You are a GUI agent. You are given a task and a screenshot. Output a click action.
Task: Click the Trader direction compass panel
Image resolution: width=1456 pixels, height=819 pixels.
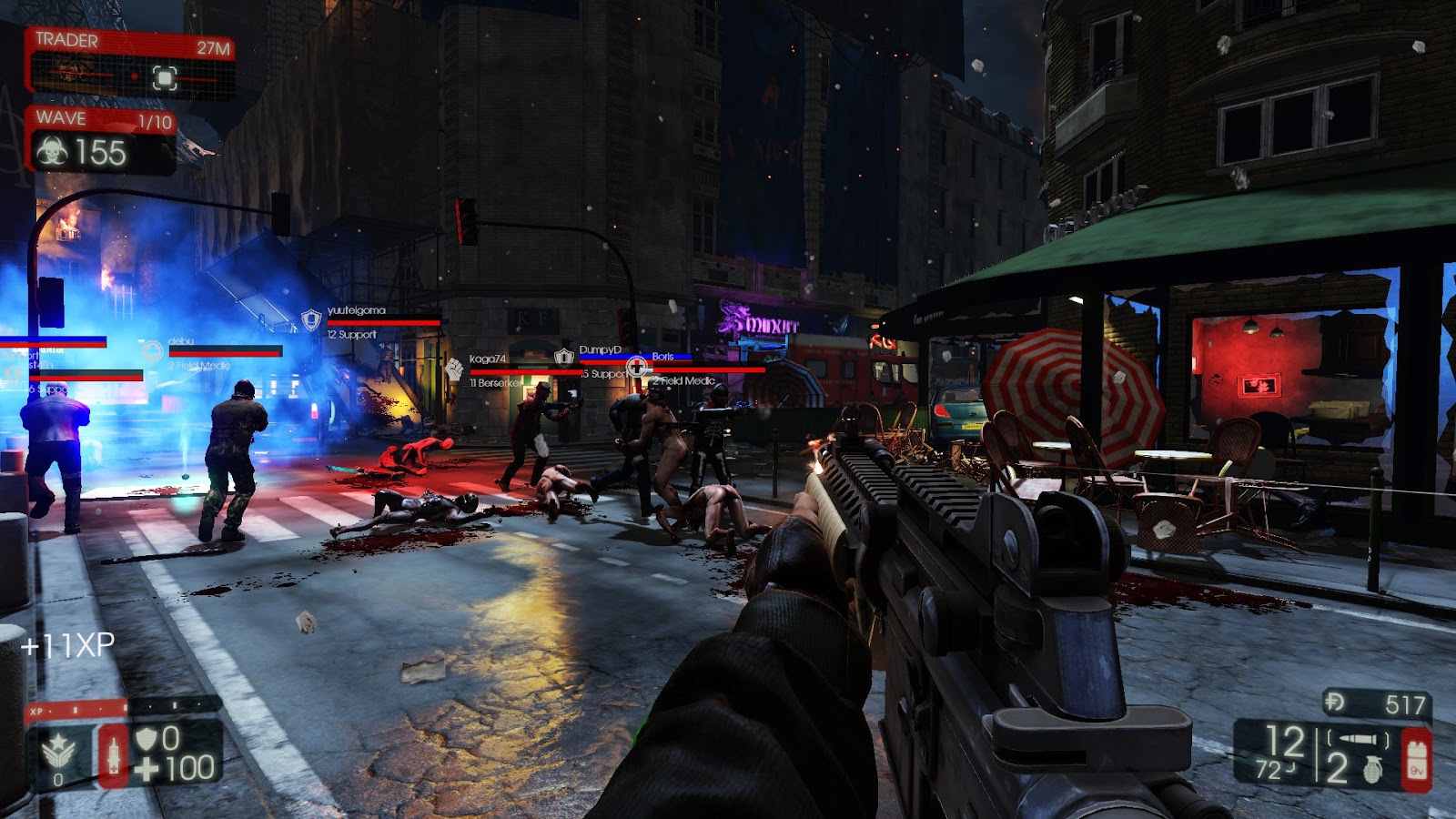pyautogui.click(x=133, y=76)
